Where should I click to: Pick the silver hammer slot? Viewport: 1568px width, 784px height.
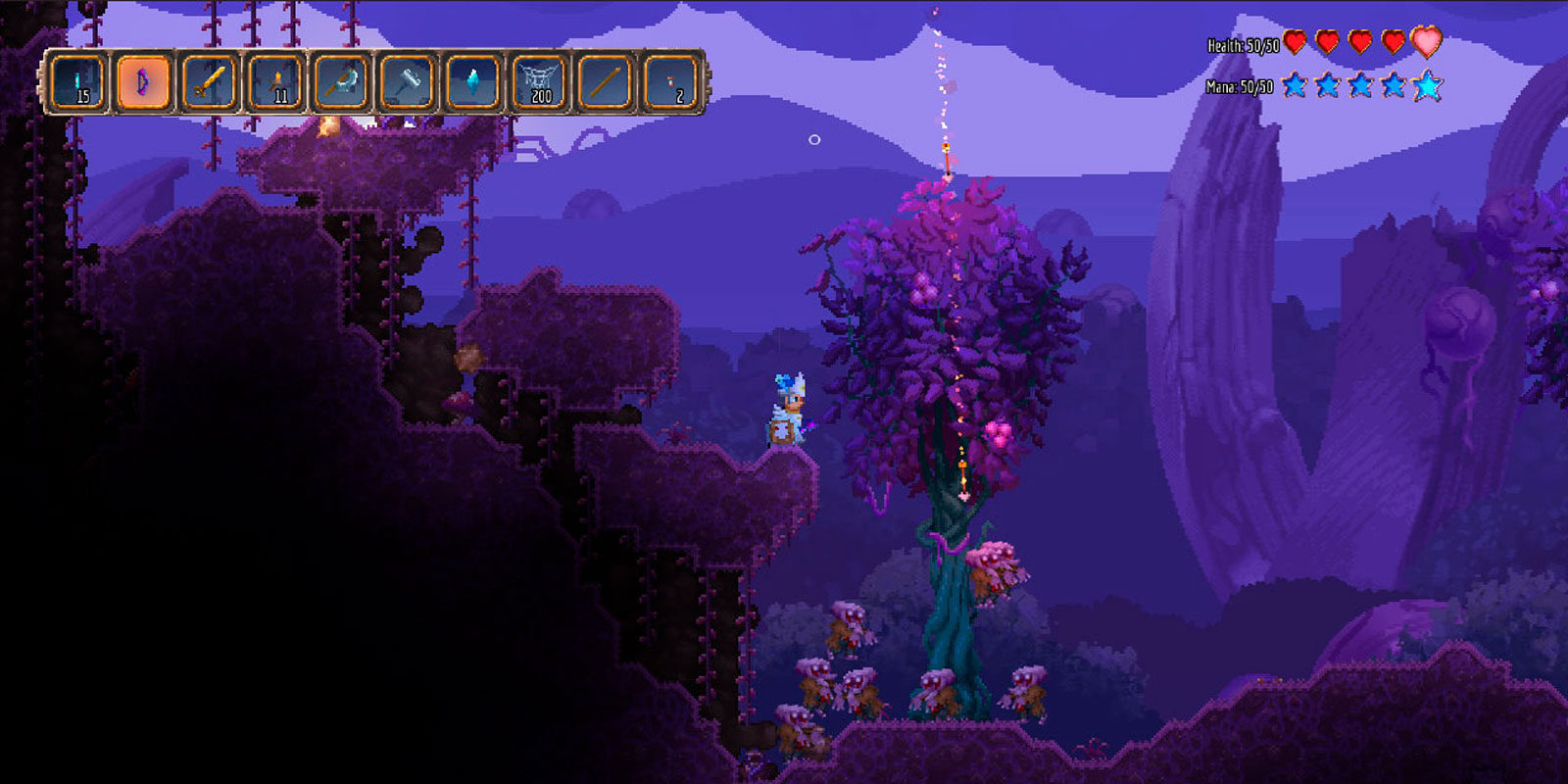(408, 82)
